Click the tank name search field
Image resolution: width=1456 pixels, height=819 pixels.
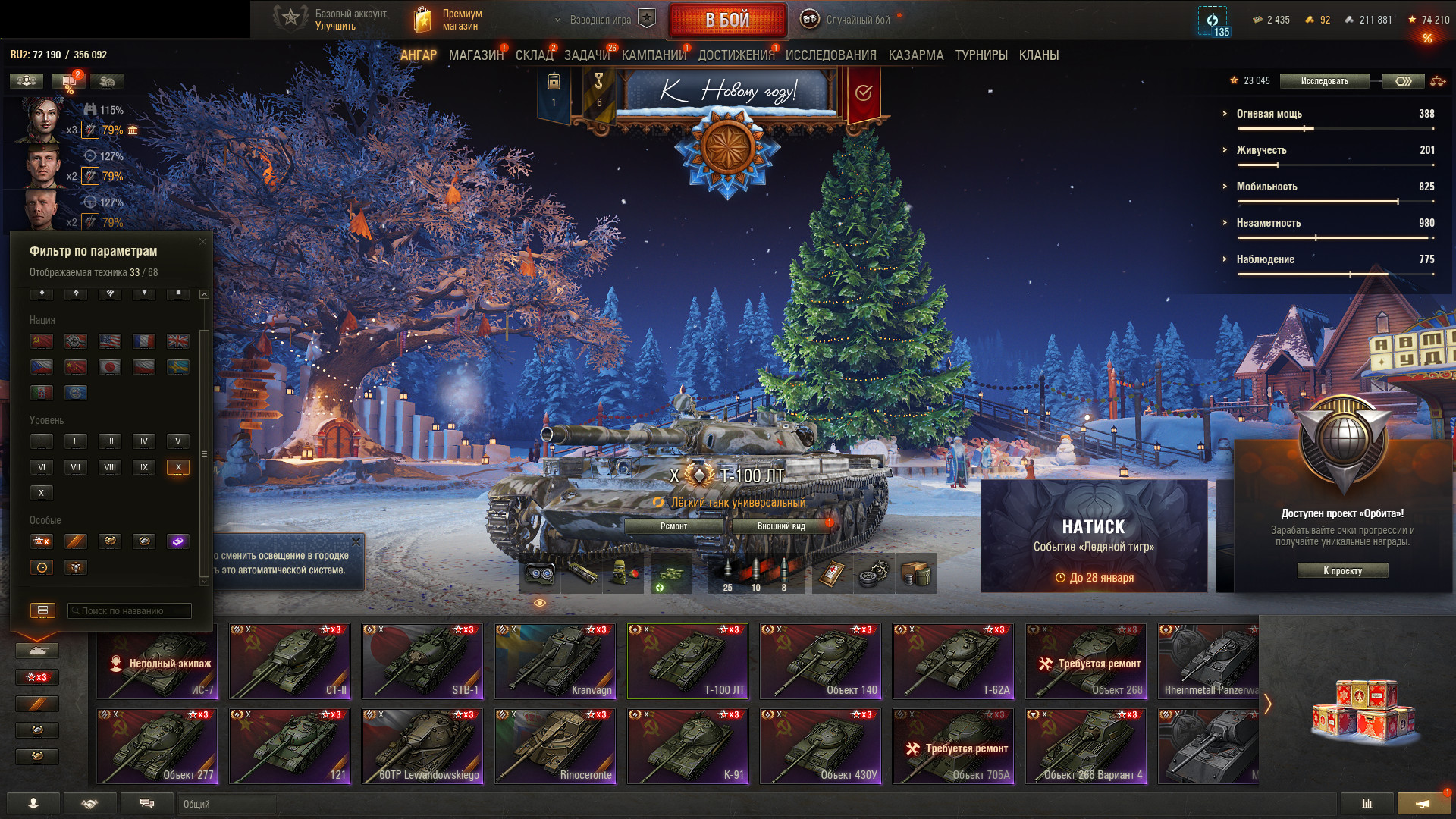point(130,611)
